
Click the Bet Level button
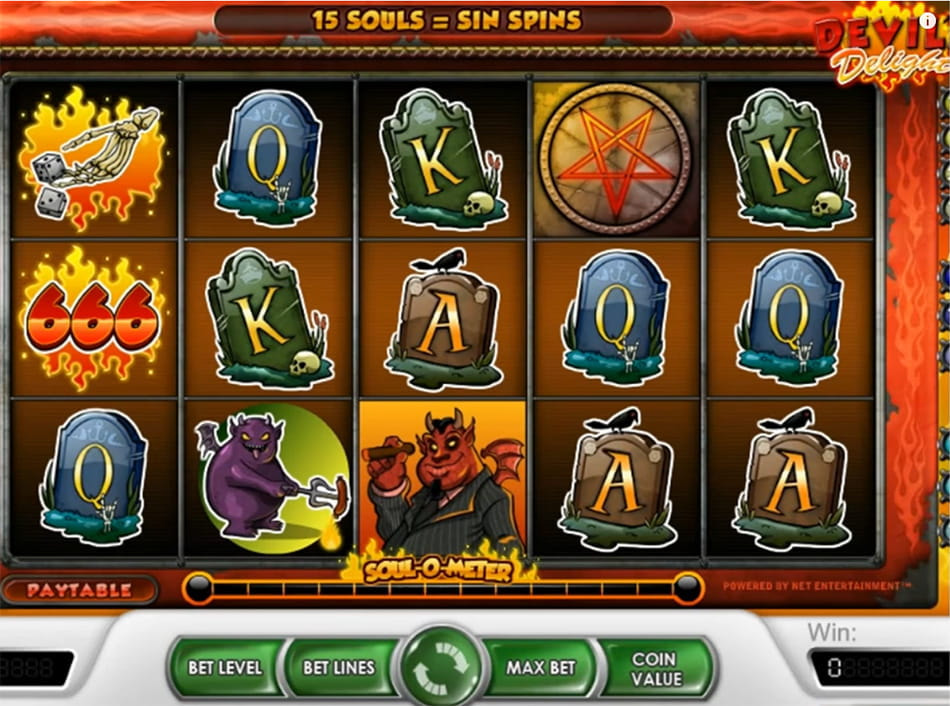tap(224, 667)
